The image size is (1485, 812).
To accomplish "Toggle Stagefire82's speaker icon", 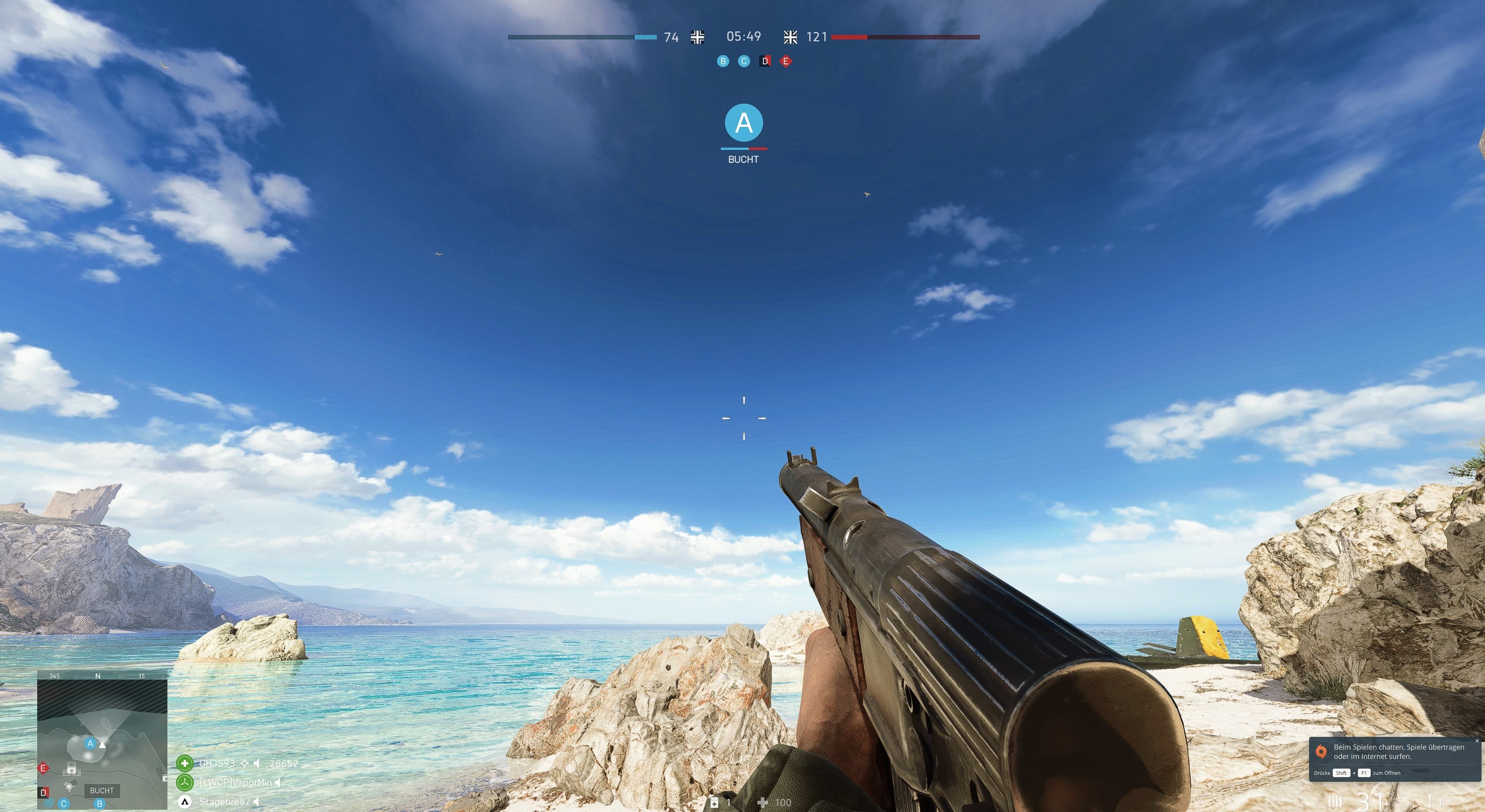I will (256, 802).
